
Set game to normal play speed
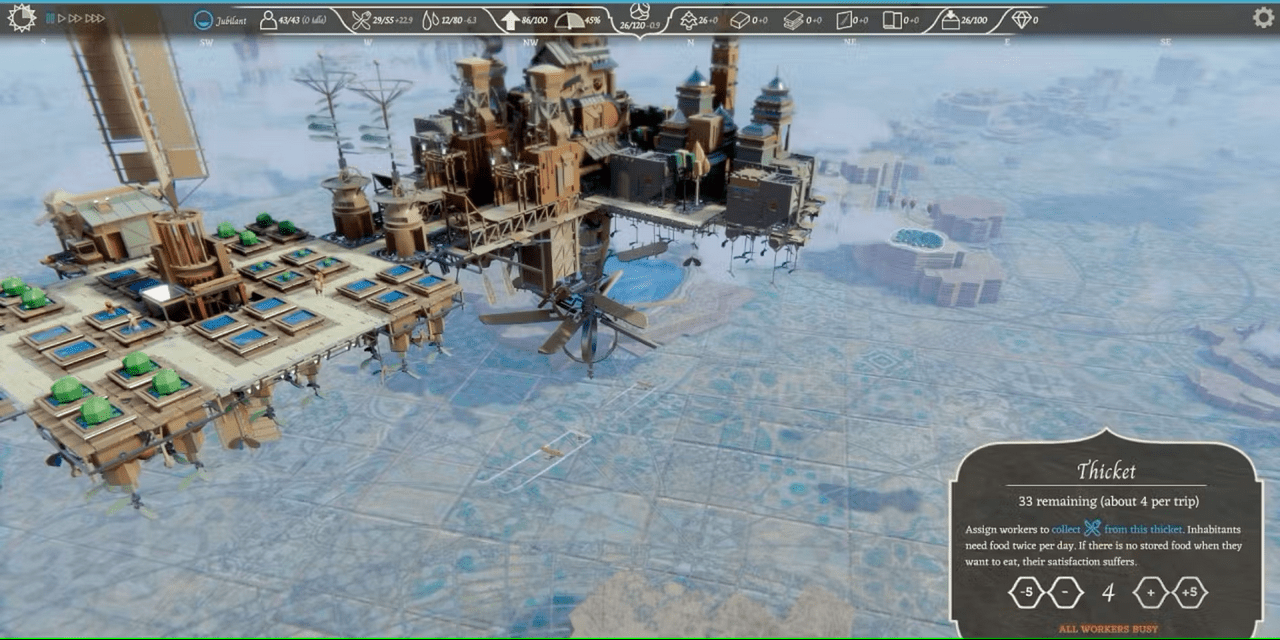(x=60, y=19)
